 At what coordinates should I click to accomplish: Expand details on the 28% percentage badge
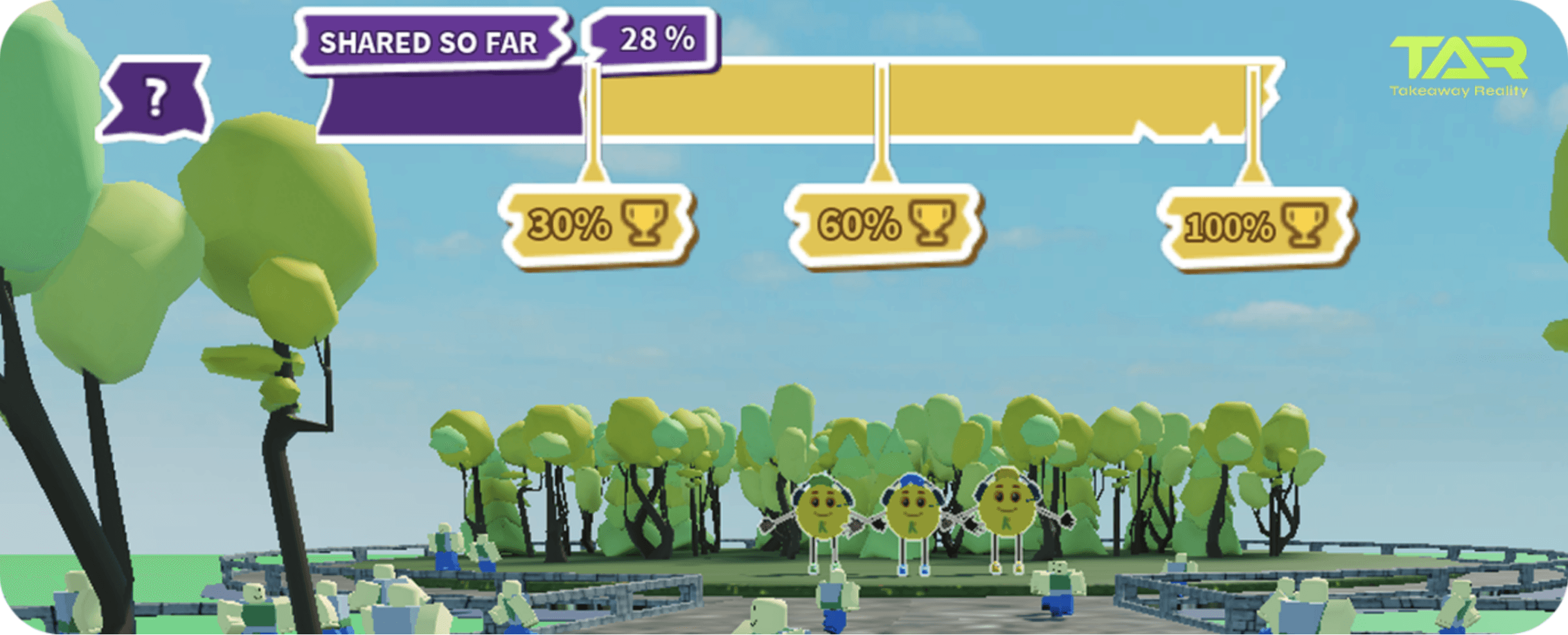point(655,39)
